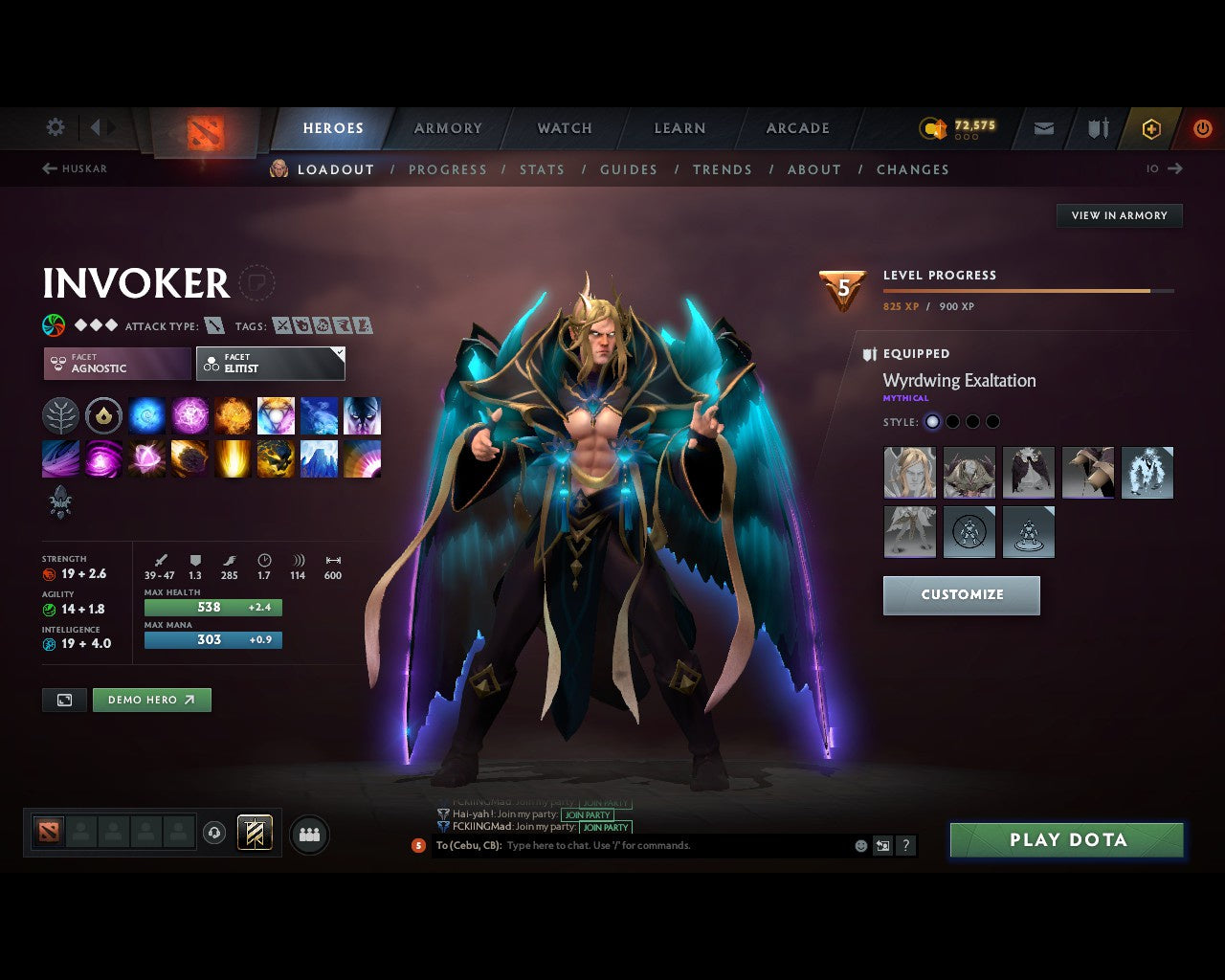Open the settings gear icon
The height and width of the screenshot is (980, 1225).
pos(55,126)
